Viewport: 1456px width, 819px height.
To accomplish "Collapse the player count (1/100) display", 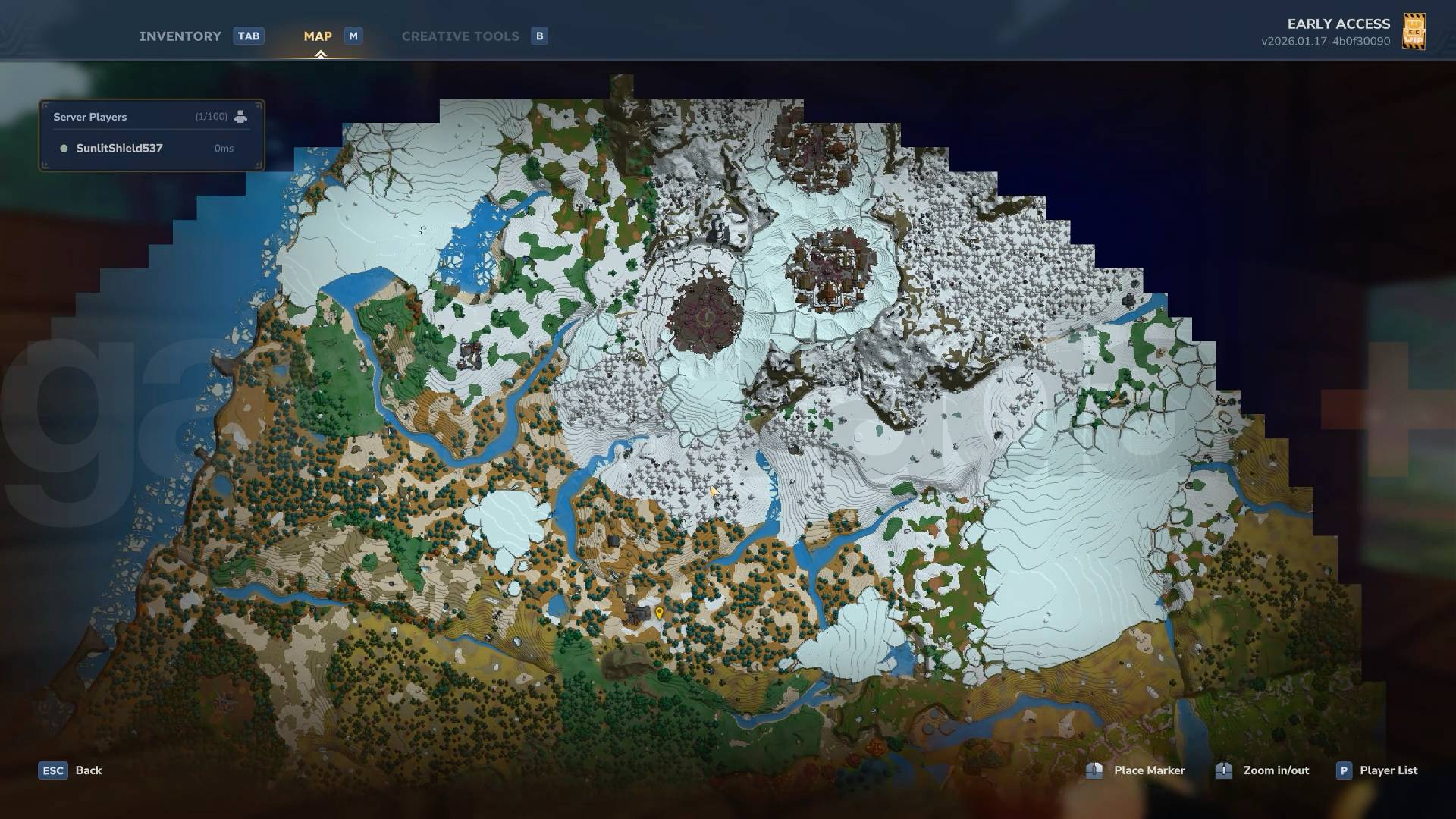I will coord(209,116).
